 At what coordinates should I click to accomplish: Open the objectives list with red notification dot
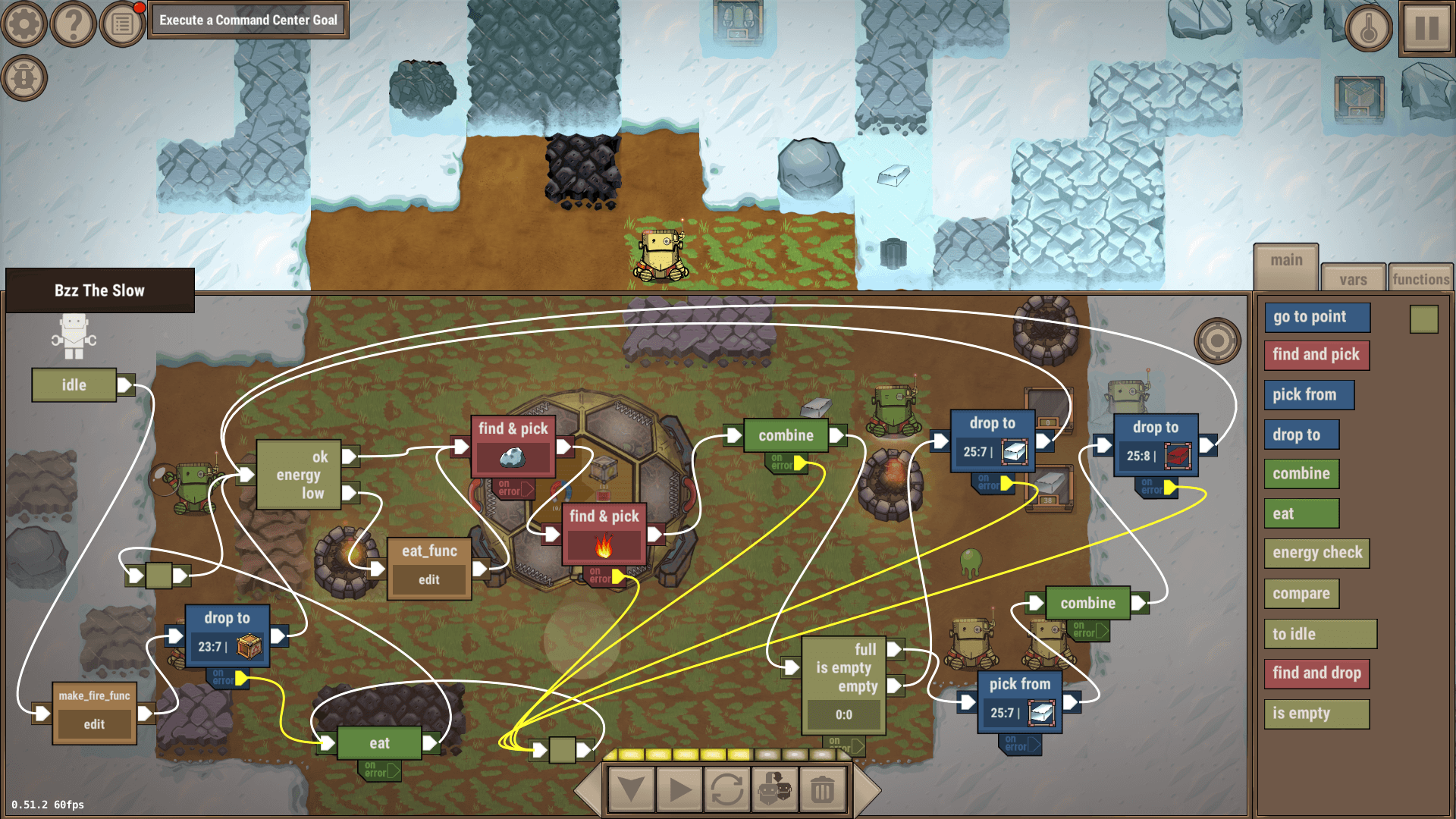[x=121, y=24]
